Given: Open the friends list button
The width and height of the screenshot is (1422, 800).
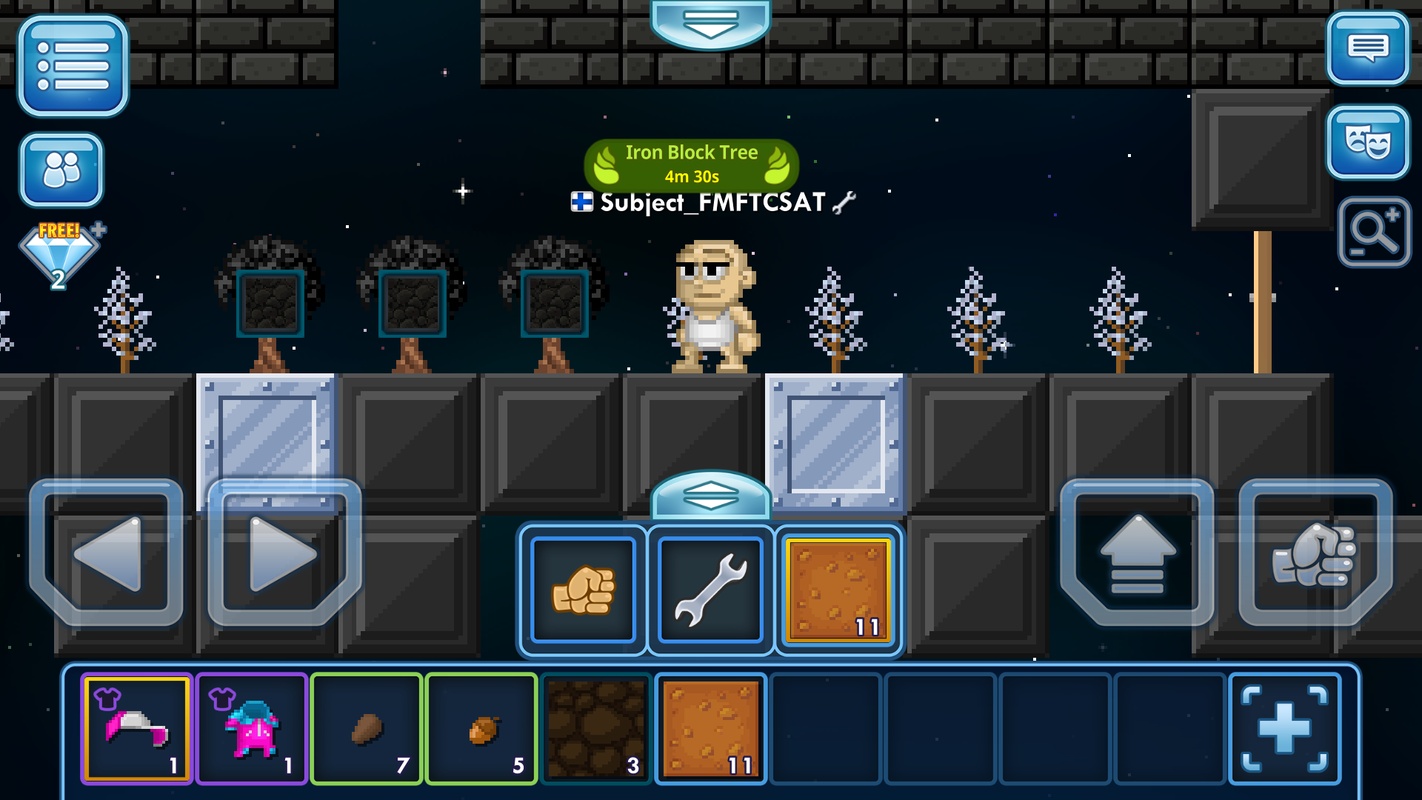Looking at the screenshot, I should pyautogui.click(x=61, y=170).
